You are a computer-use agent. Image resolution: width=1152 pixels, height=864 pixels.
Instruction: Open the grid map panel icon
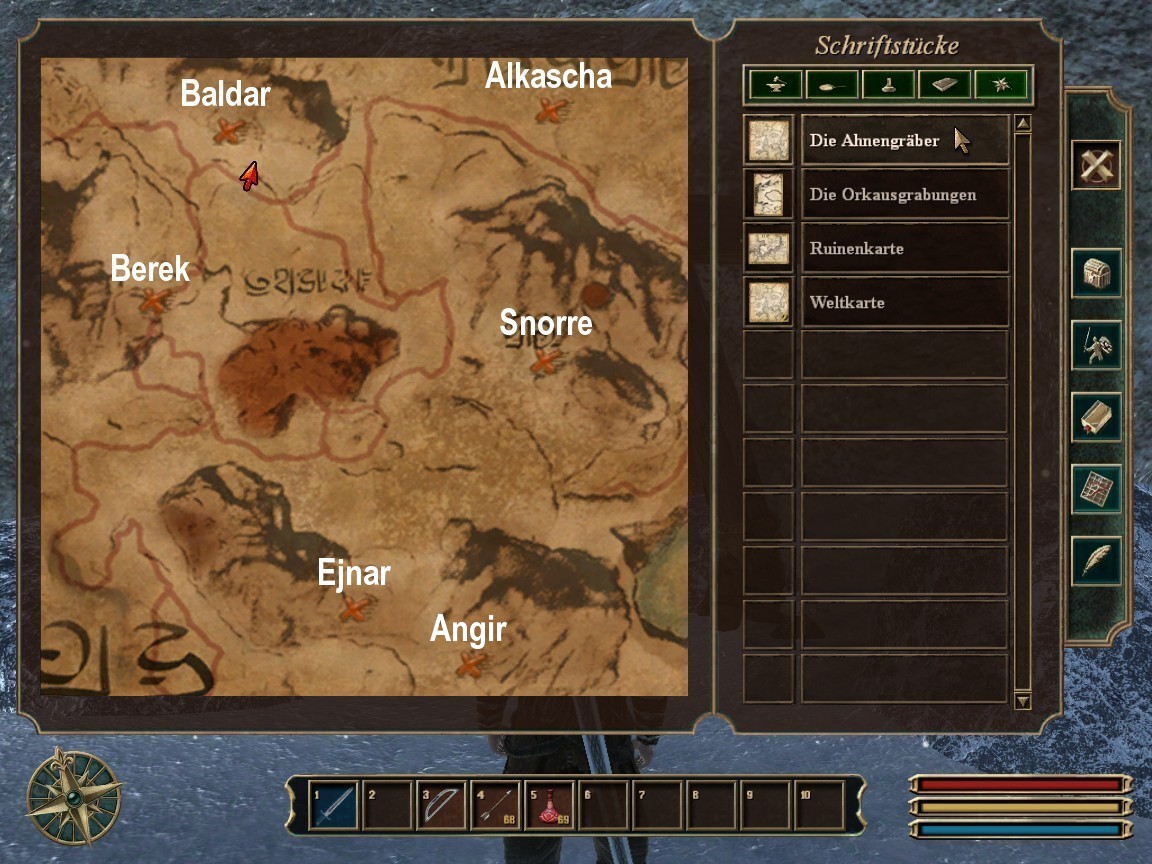1096,489
